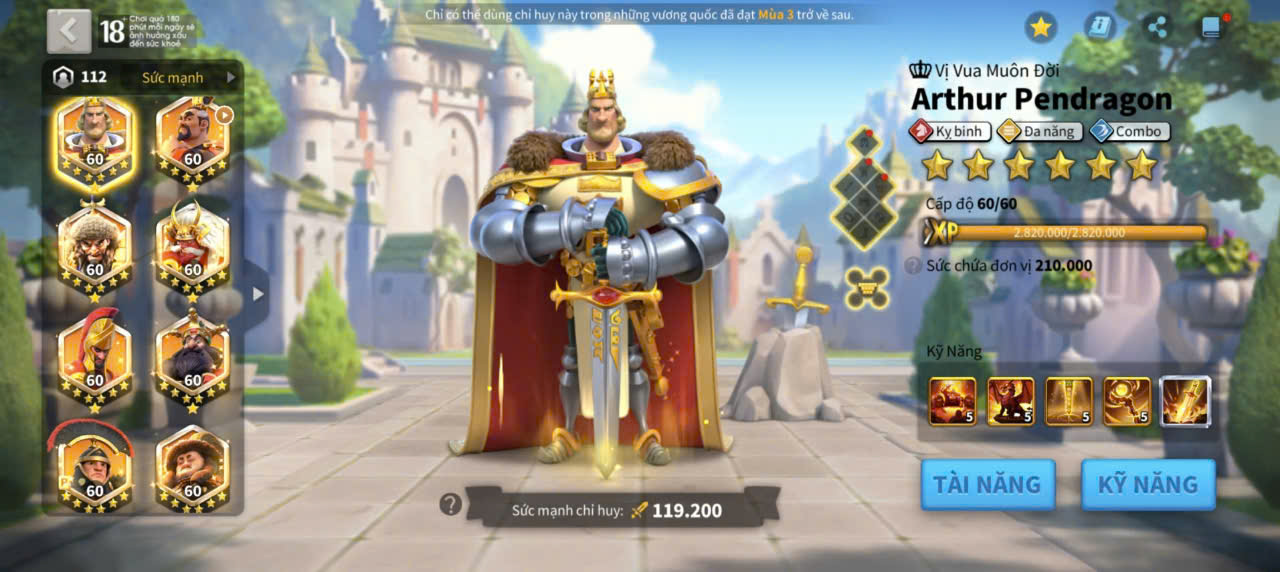Share this commander via share icon
This screenshot has width=1280, height=572.
pos(1157,27)
